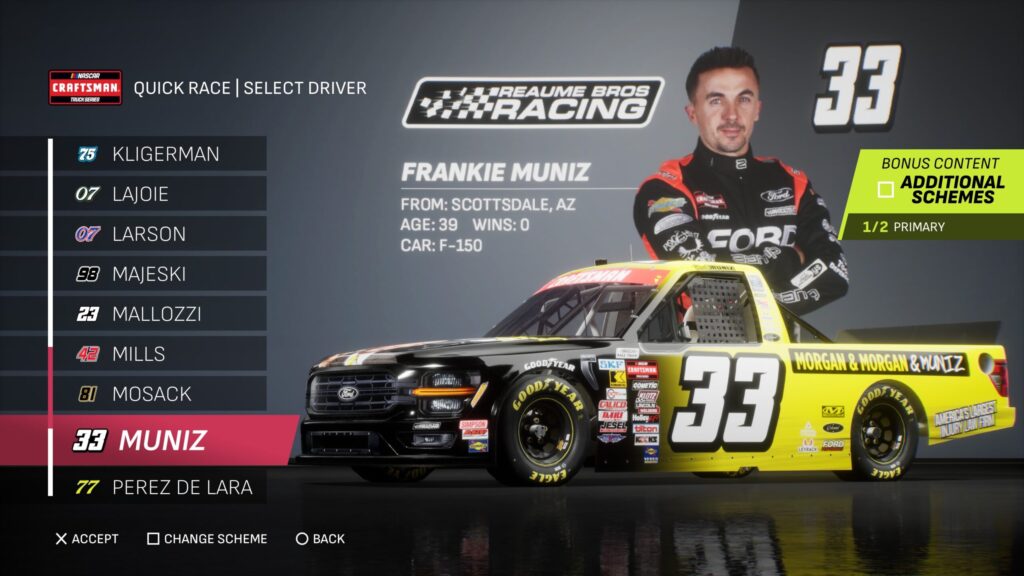Choose Lajoie from the driver list

pyautogui.click(x=160, y=194)
